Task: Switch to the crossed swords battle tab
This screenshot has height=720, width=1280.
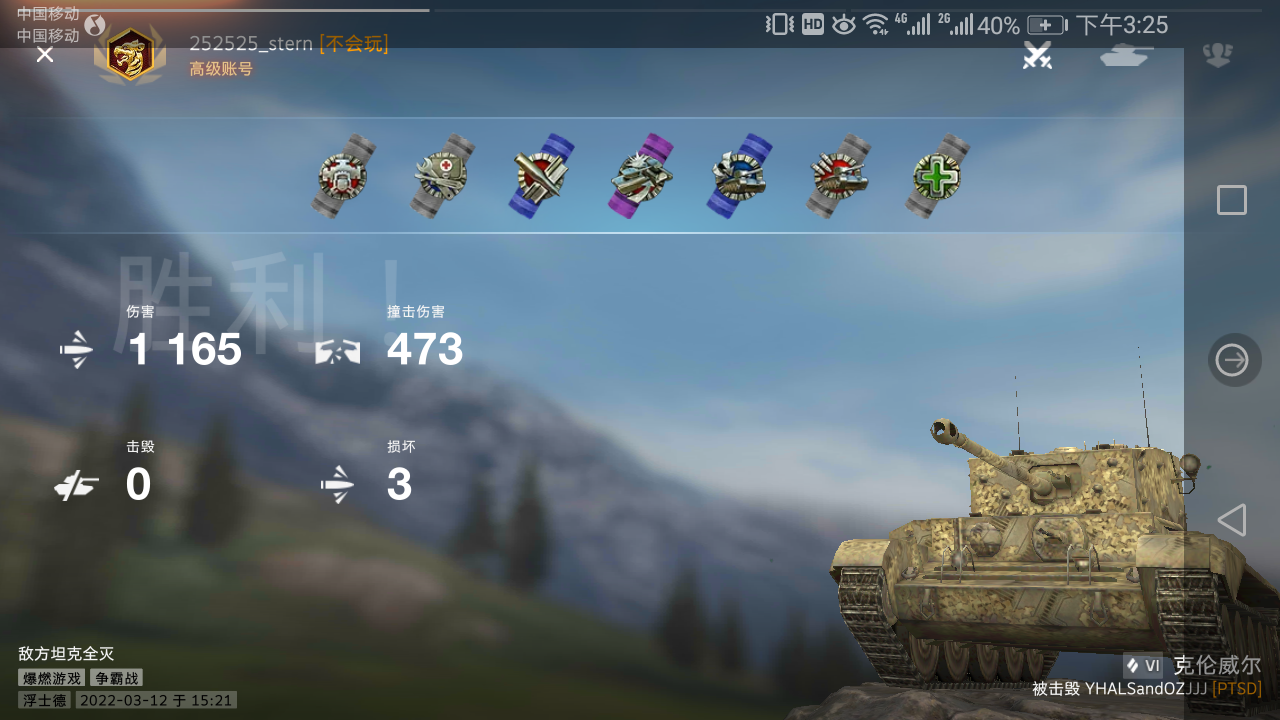Action: 1037,57
